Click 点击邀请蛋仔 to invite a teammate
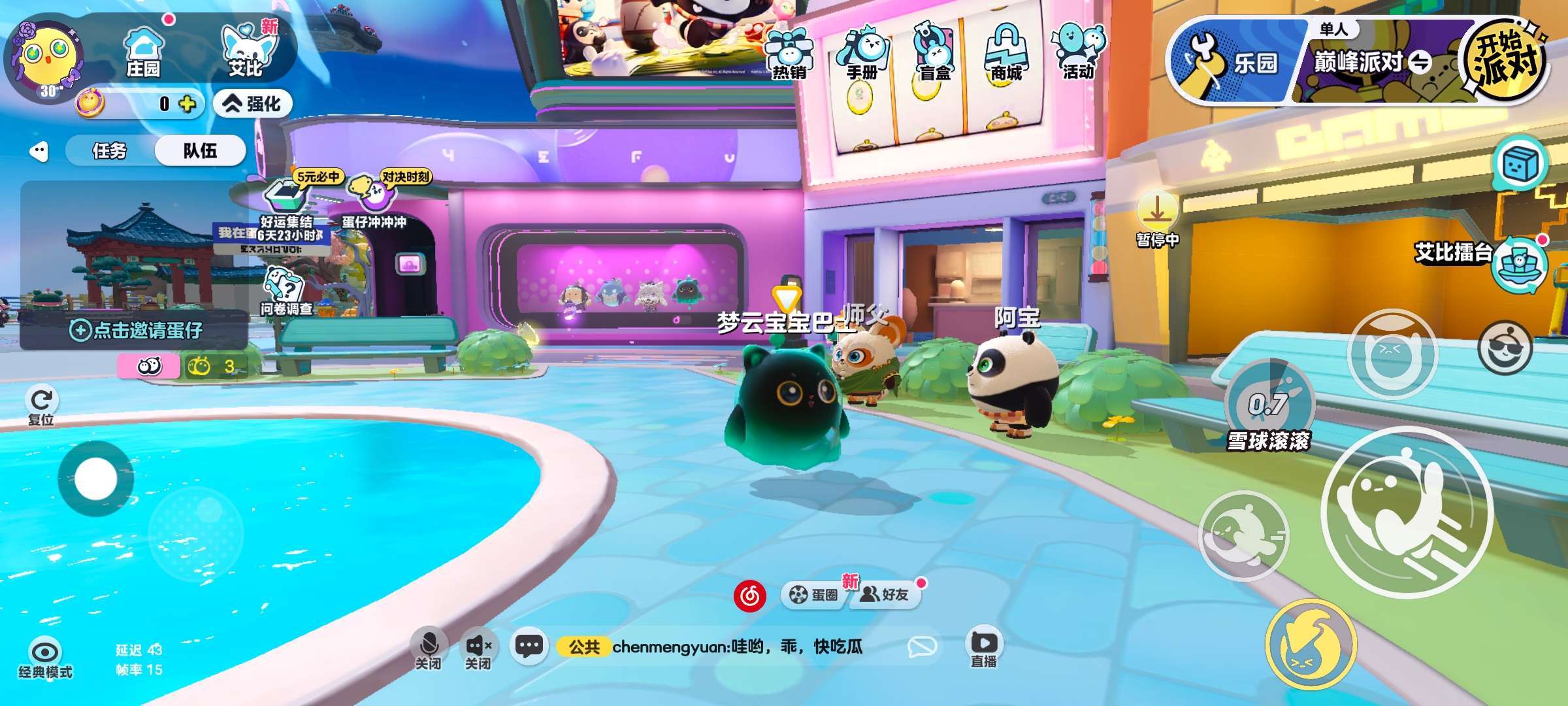1568x706 pixels. [136, 330]
